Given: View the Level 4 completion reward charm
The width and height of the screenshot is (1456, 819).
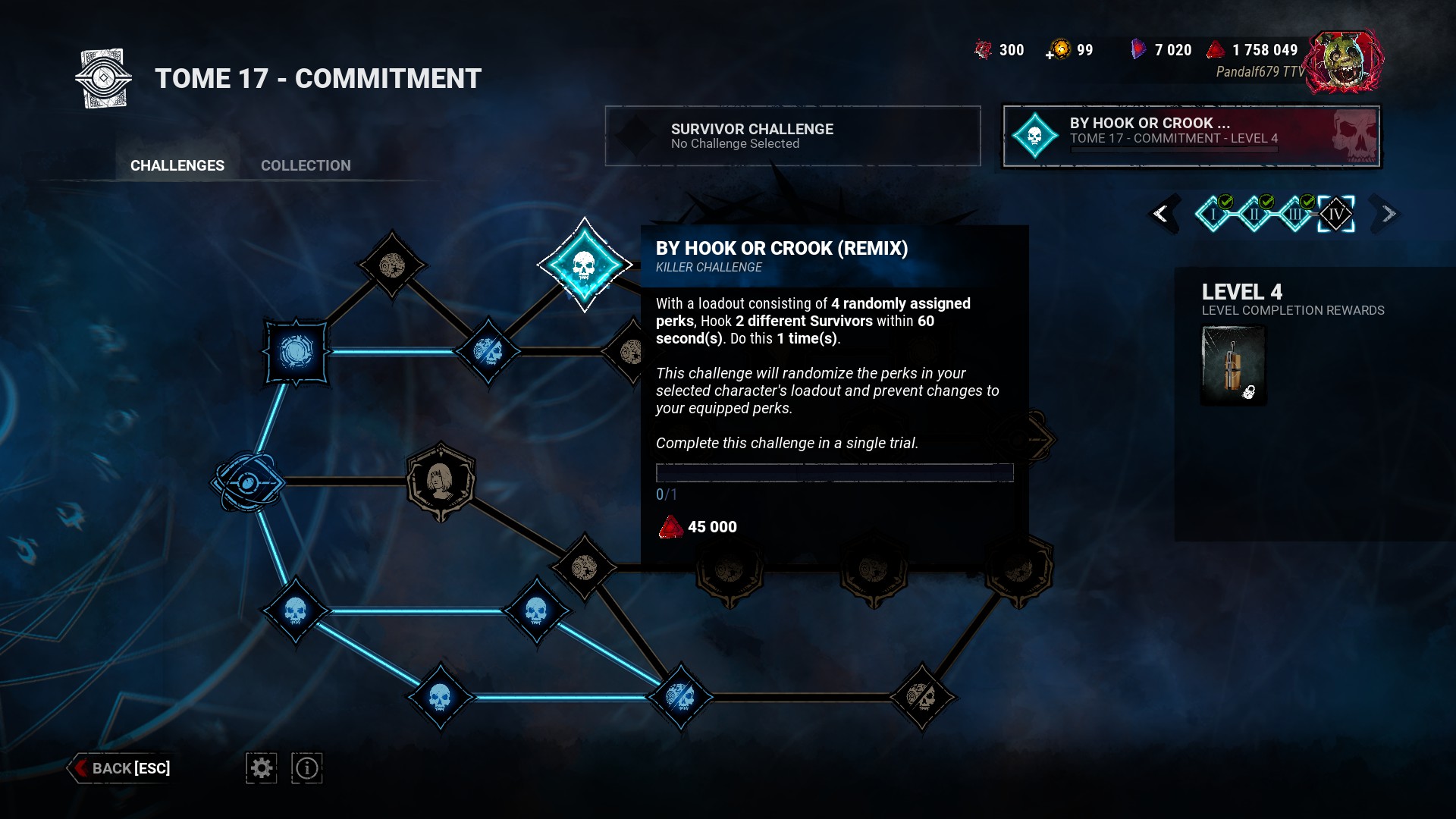Looking at the screenshot, I should [x=1234, y=366].
